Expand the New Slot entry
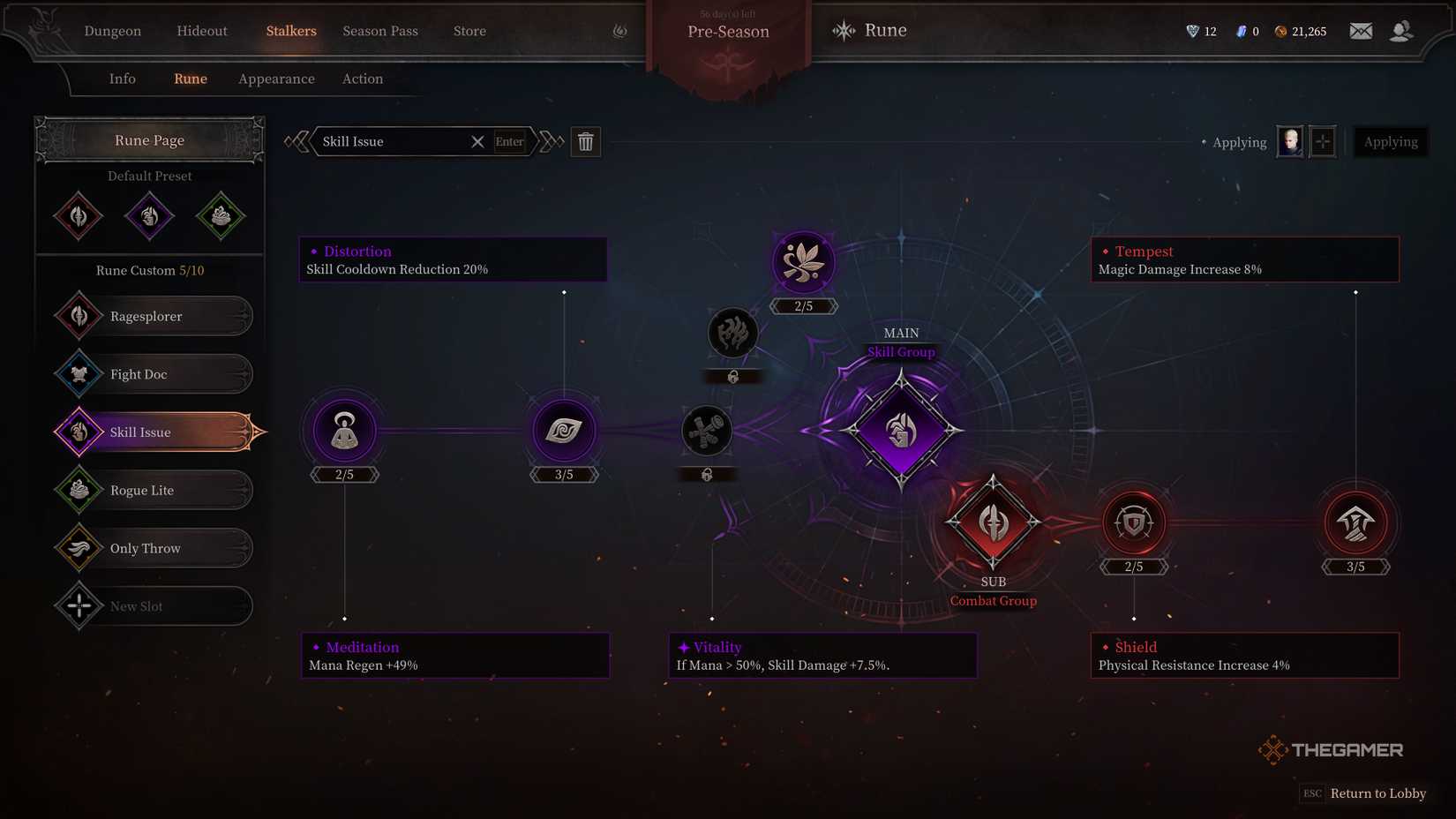 150,606
